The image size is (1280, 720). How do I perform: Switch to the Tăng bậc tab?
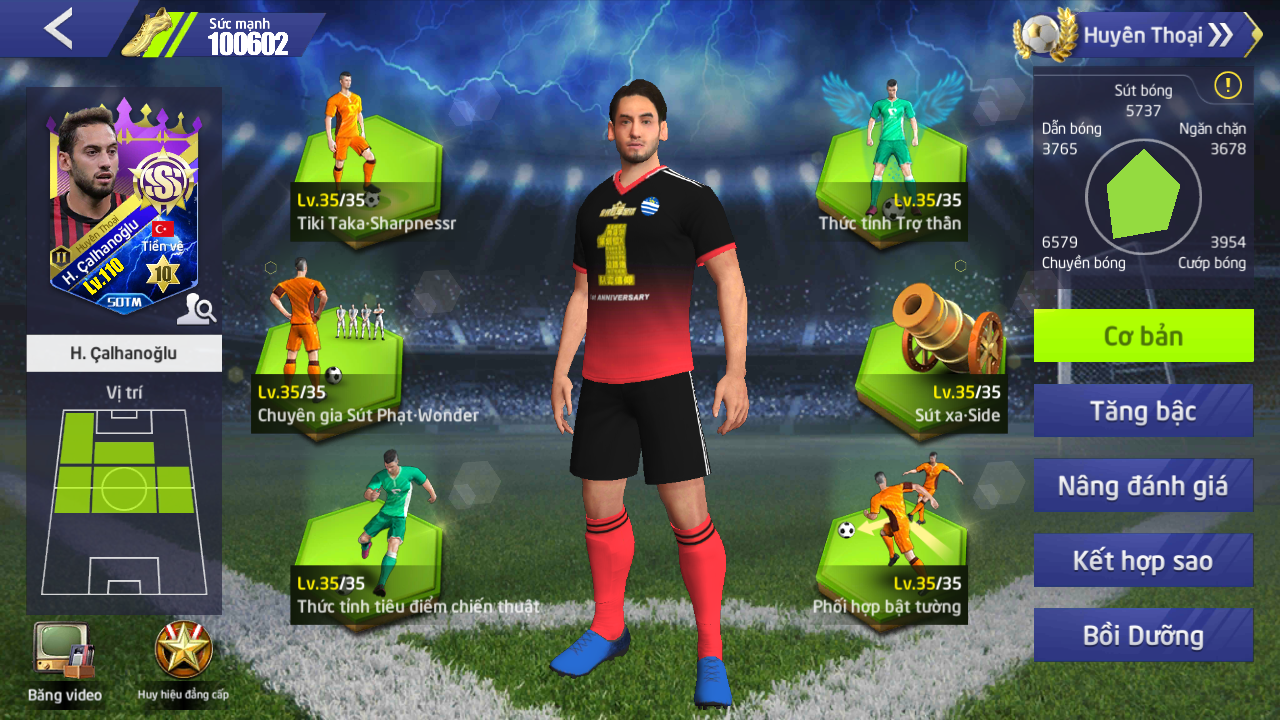point(1143,411)
